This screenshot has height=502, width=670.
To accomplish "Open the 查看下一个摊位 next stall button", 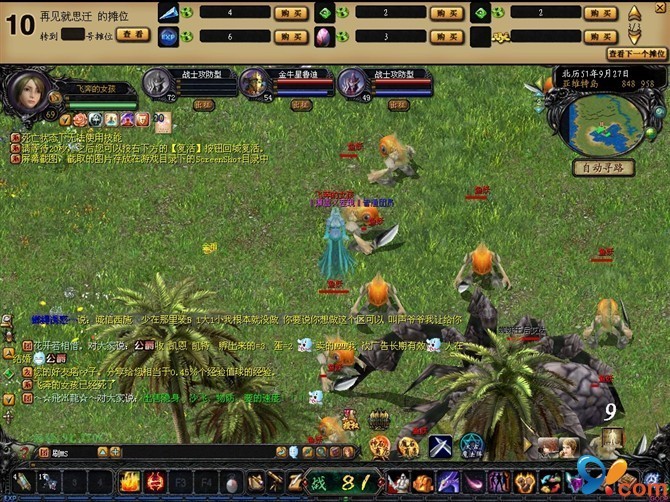I will point(637,54).
